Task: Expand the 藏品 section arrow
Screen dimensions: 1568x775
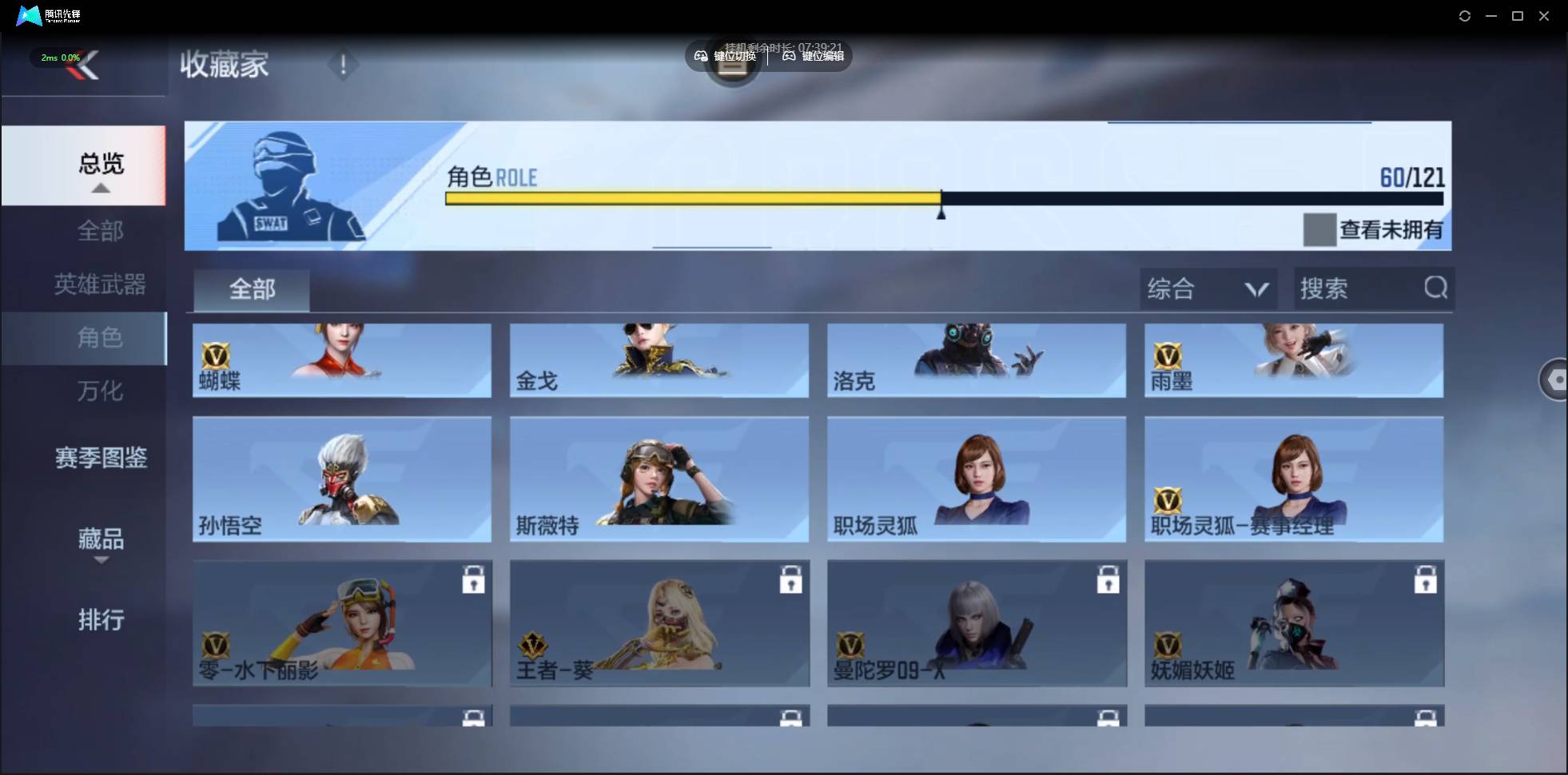Action: [x=101, y=562]
